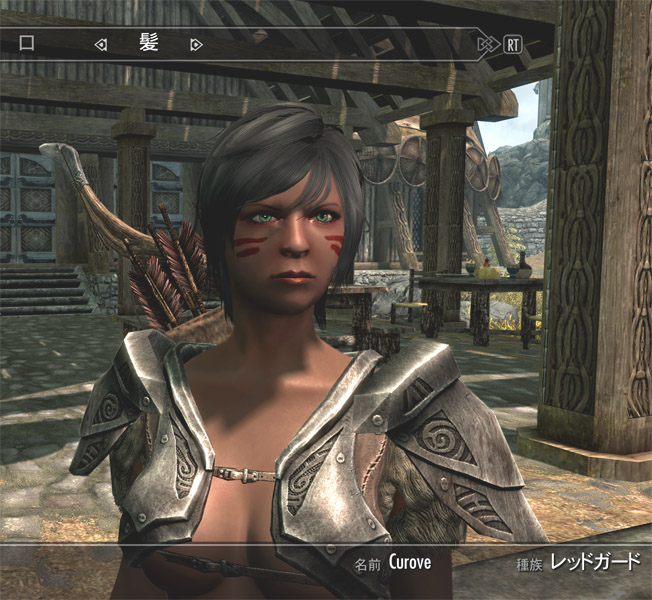Click the right arrow beside 髪

pyautogui.click(x=196, y=44)
